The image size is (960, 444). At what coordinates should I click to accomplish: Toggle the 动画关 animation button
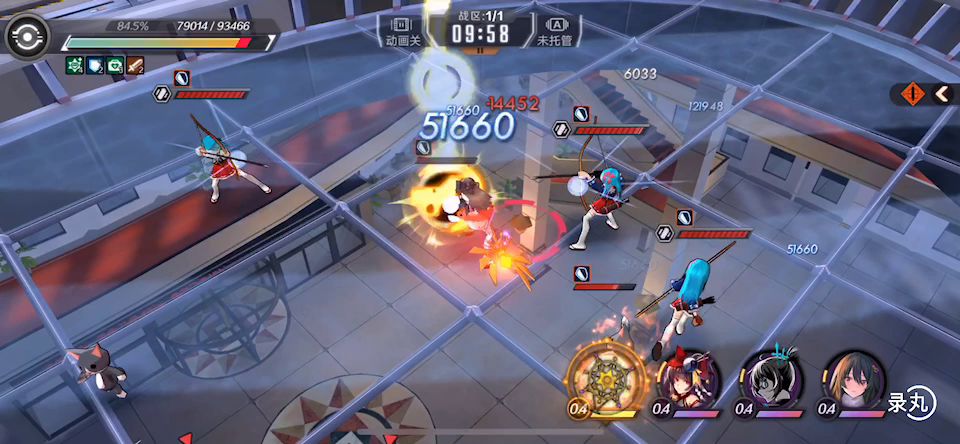tap(402, 30)
